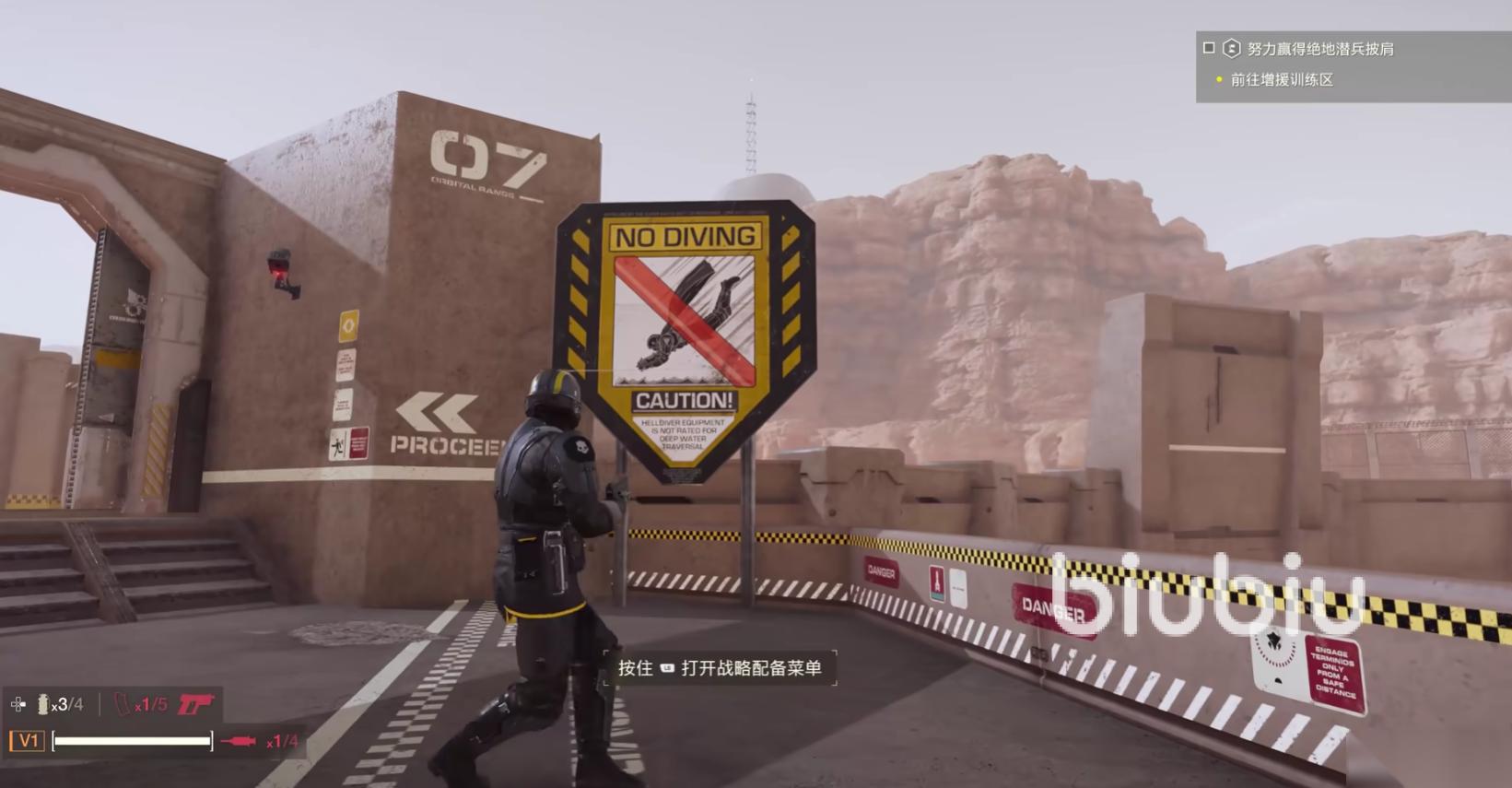Tick the objective checkbox for 努力赢得绝地潜兵披肩
The width and height of the screenshot is (1512, 788).
coord(1209,48)
